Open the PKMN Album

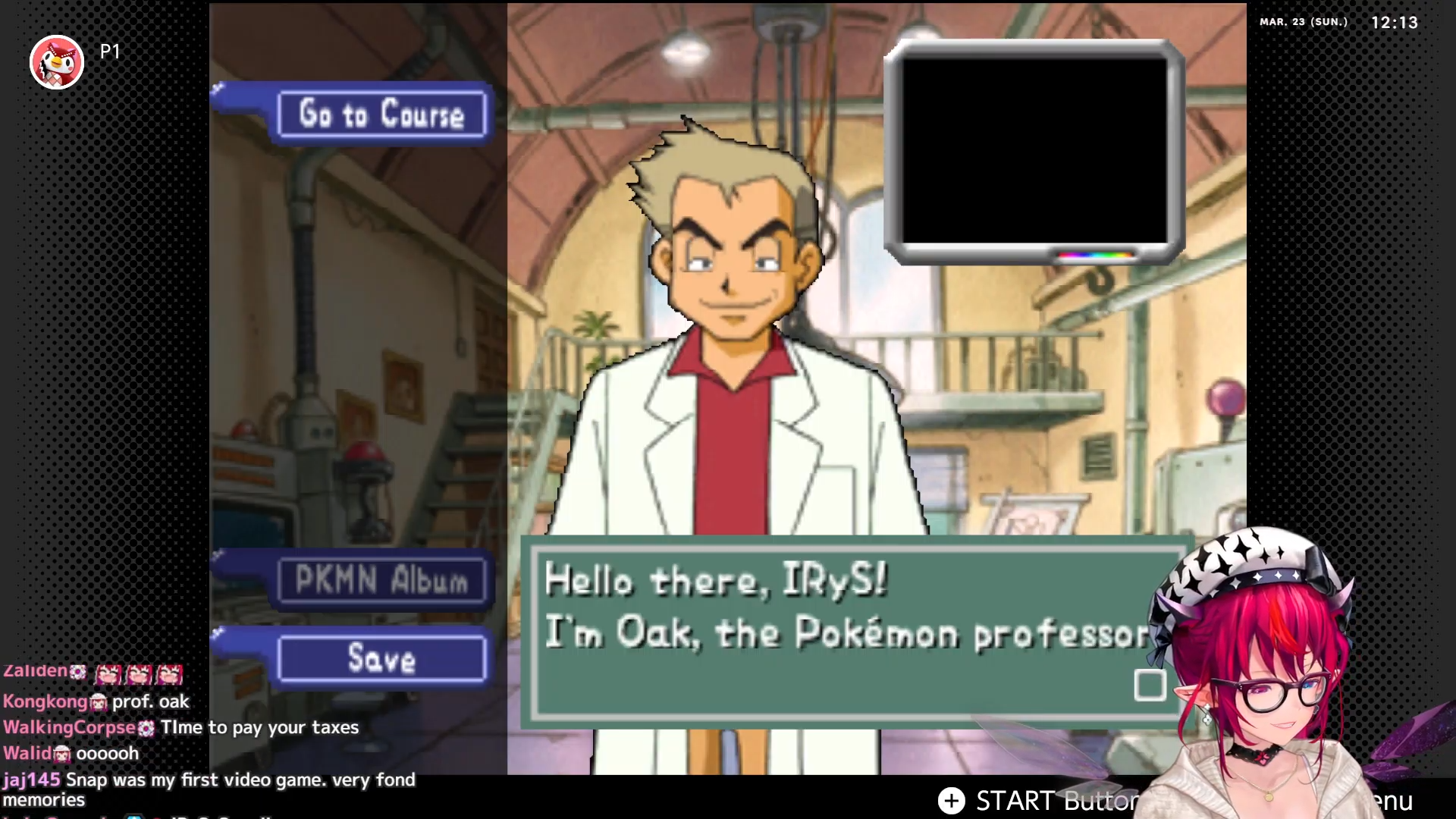tap(381, 581)
